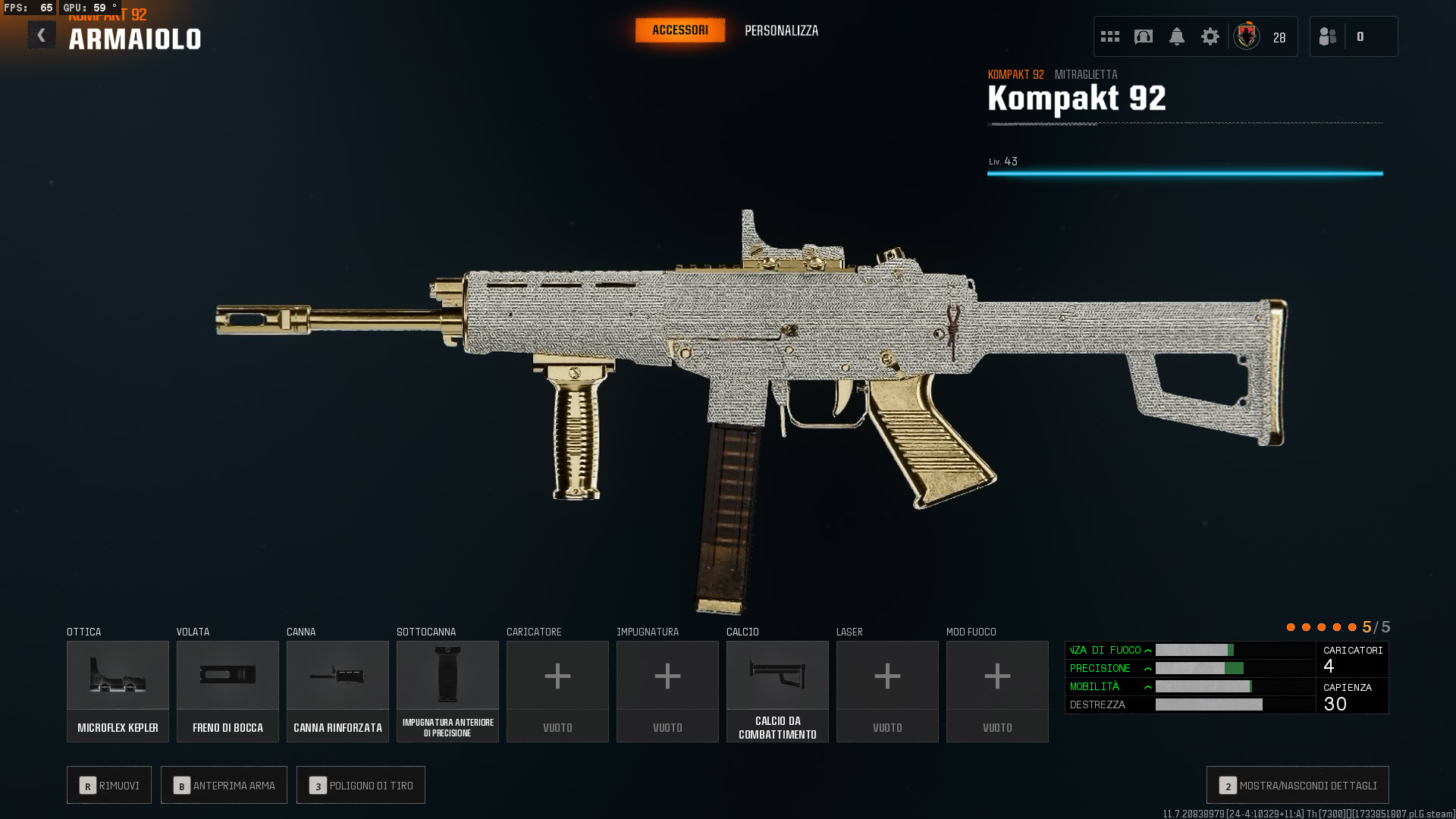Open the settings gear icon

tap(1210, 36)
